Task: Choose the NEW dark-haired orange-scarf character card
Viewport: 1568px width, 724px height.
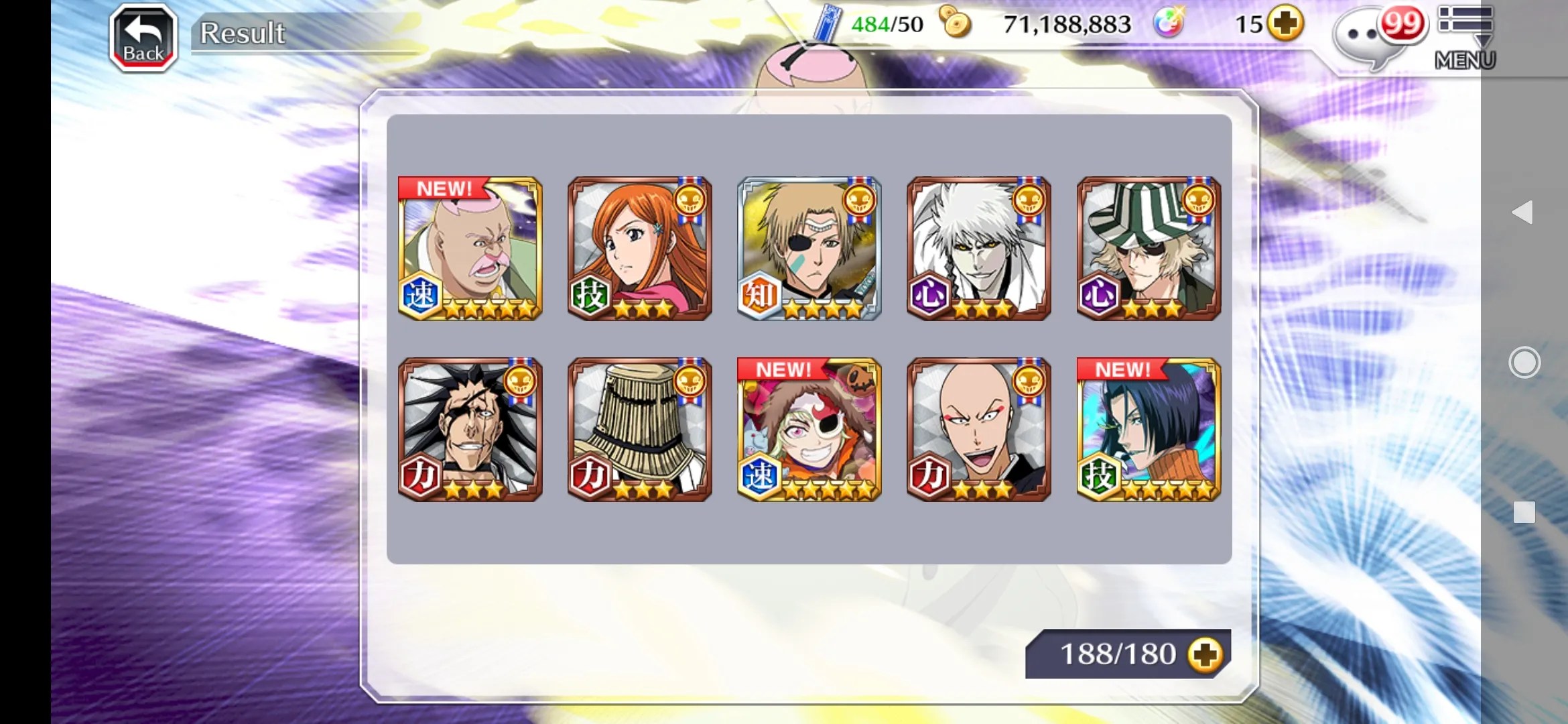Action: click(1149, 430)
